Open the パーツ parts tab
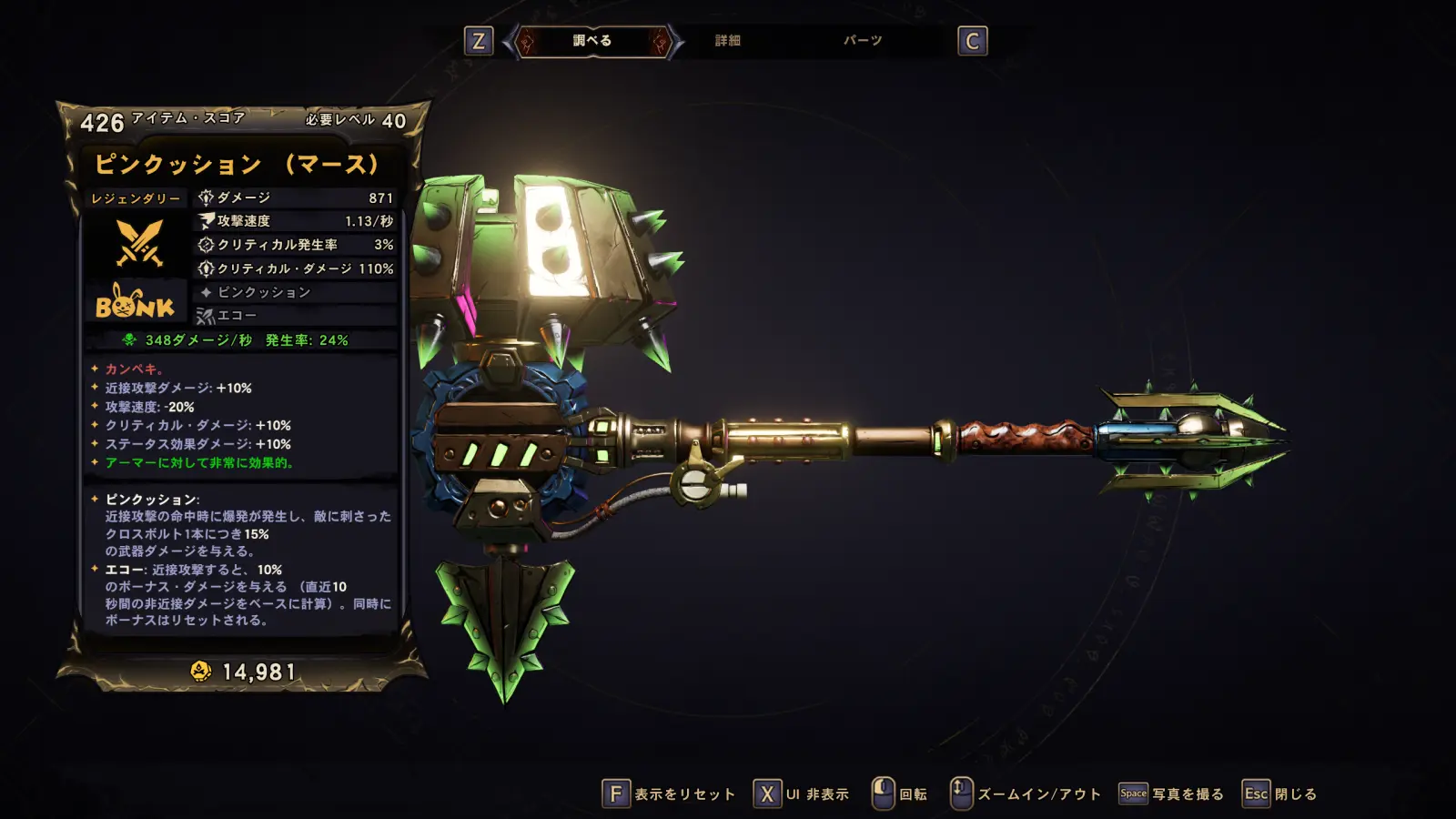 (x=862, y=41)
